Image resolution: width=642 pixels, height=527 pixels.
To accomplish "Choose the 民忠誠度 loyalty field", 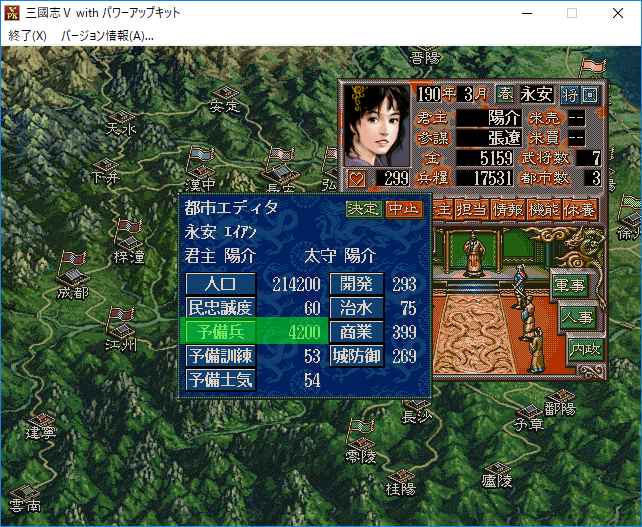I will [x=220, y=308].
